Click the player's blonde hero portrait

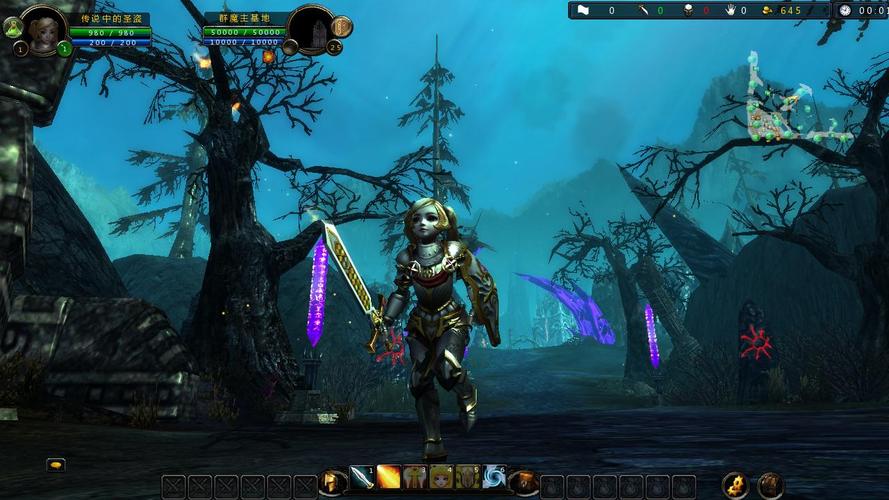43,27
